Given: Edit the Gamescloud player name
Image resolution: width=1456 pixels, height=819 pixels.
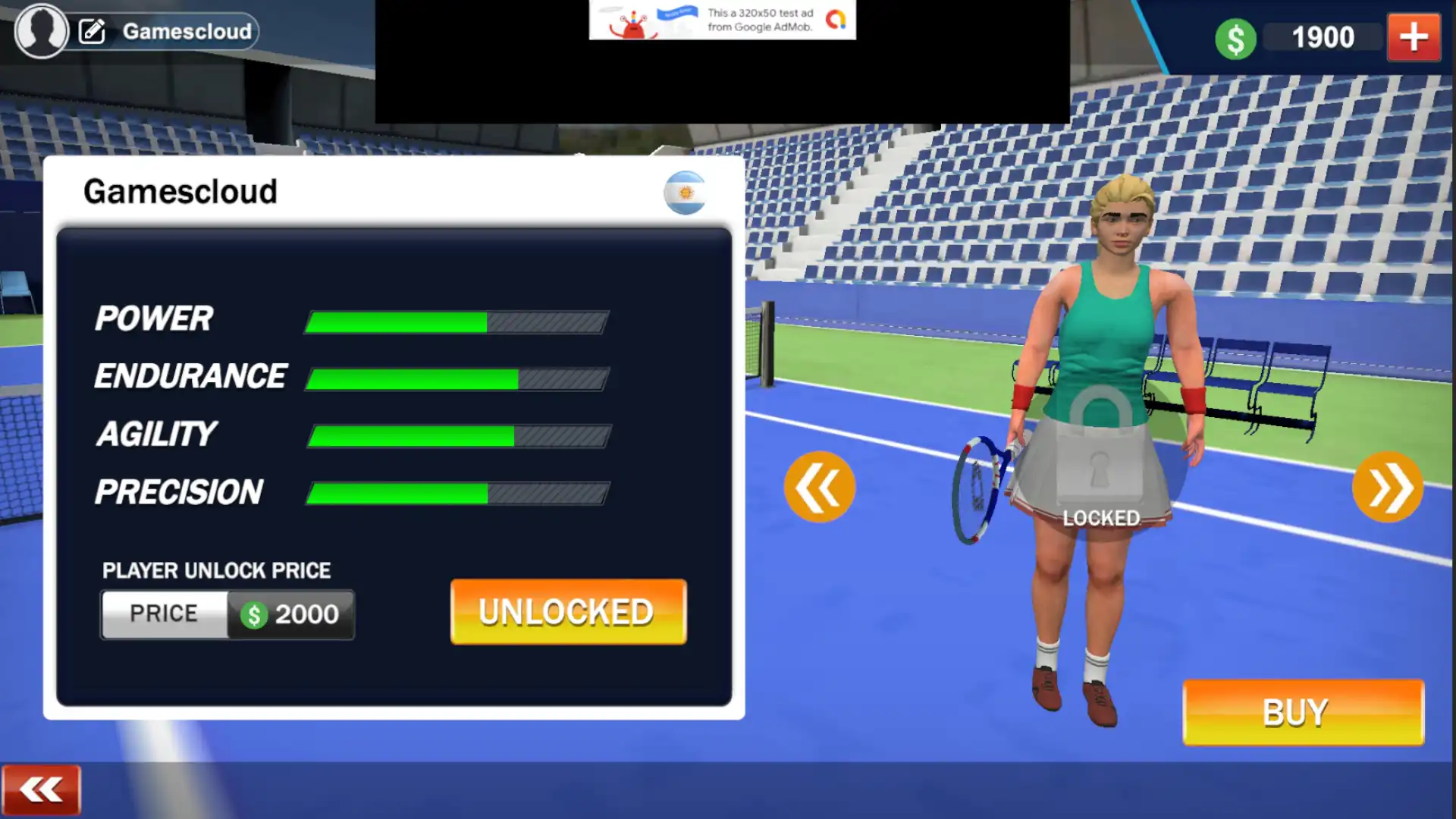Looking at the screenshot, I should [93, 31].
